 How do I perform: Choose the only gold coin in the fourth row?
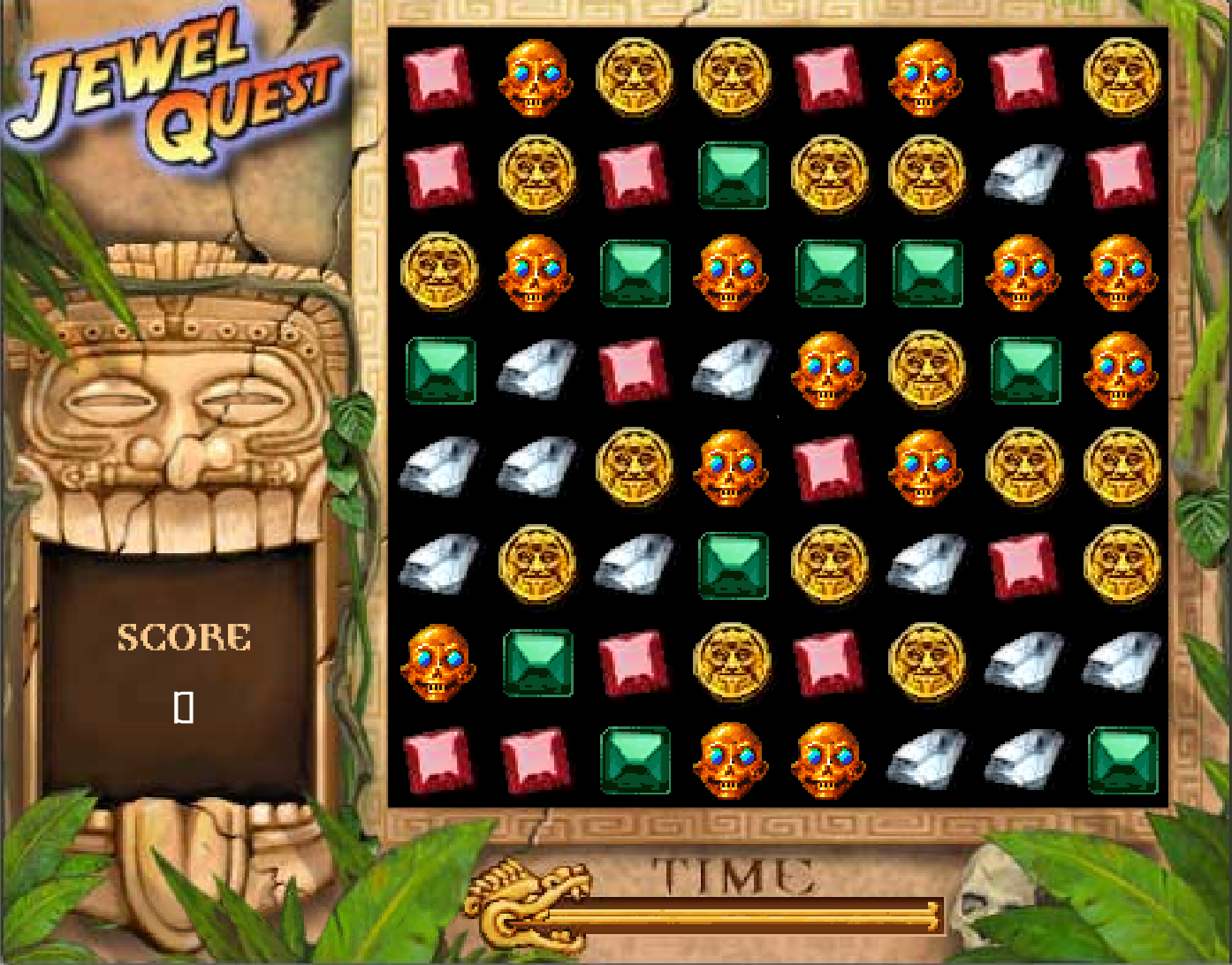(x=926, y=369)
